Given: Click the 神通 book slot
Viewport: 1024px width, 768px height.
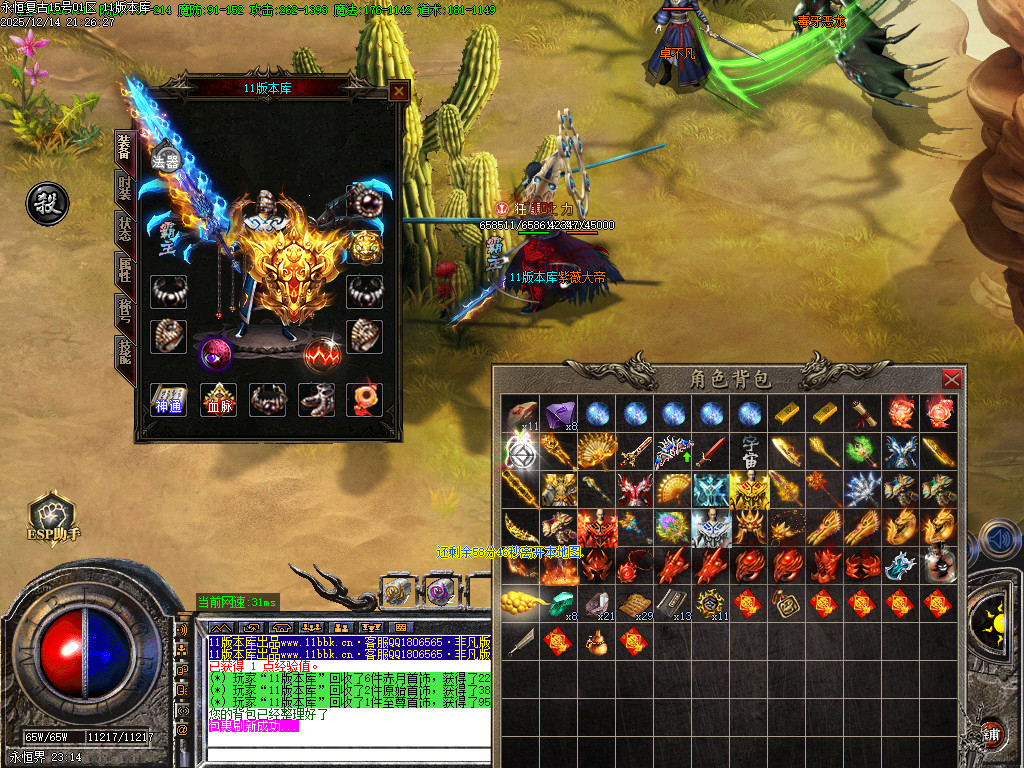Looking at the screenshot, I should (168, 399).
